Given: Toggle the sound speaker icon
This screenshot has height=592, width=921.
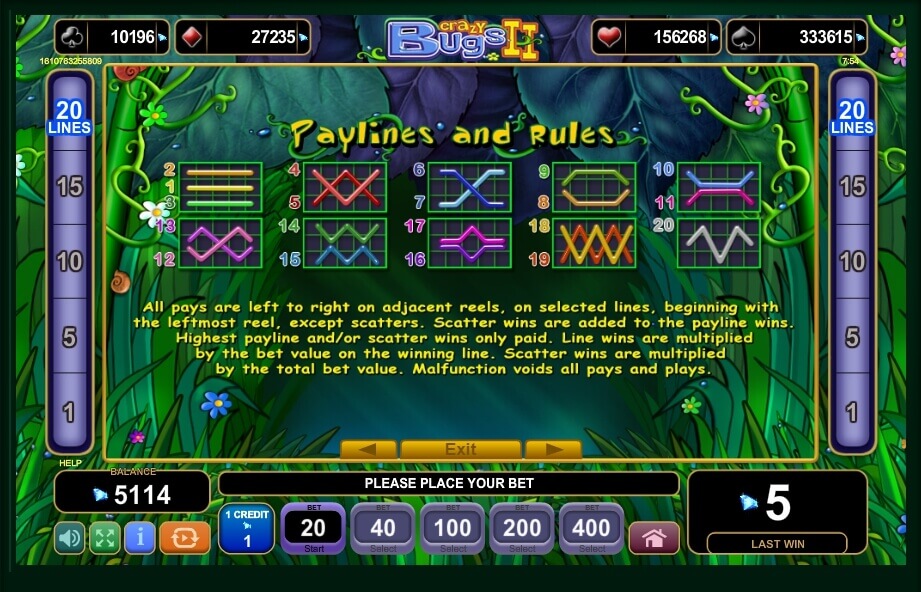Looking at the screenshot, I should tap(70, 538).
